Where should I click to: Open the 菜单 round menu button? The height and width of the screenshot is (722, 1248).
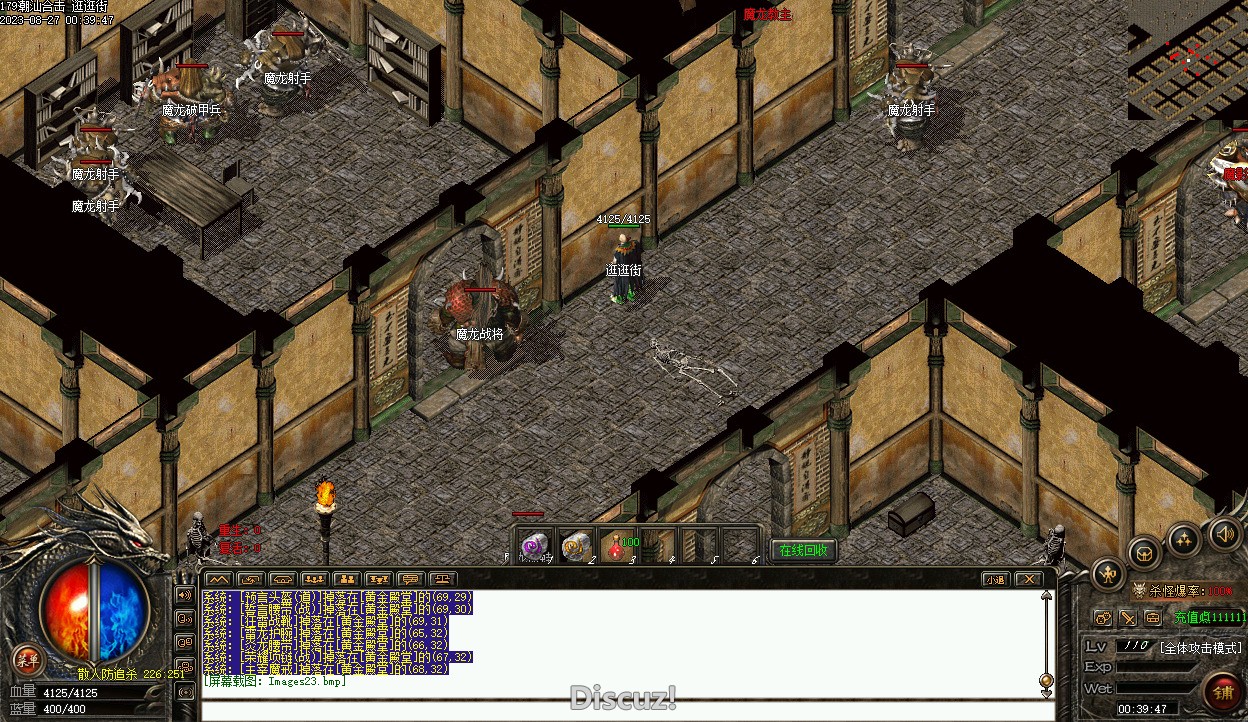28,660
